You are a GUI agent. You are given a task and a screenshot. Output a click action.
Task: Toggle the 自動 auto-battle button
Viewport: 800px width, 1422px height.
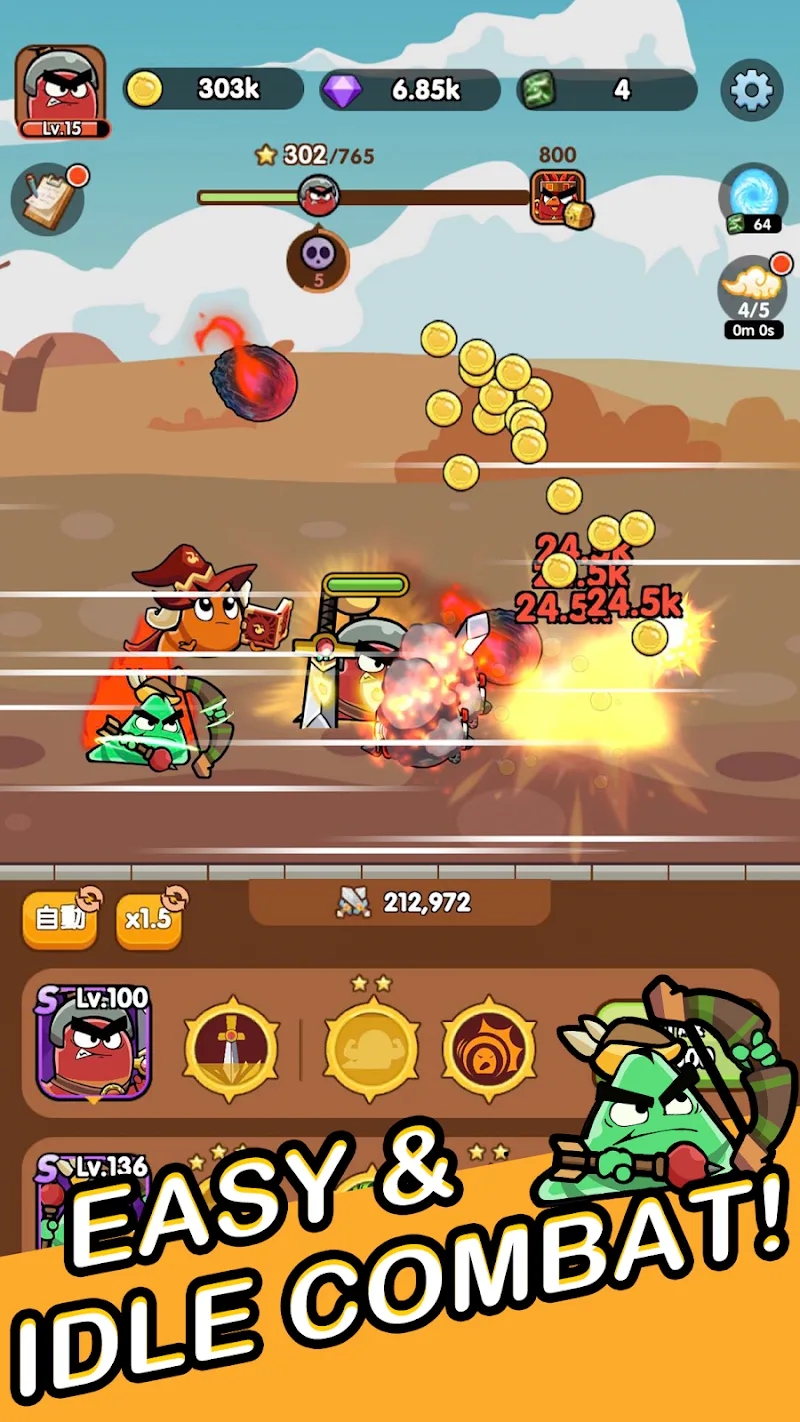click(x=60, y=918)
